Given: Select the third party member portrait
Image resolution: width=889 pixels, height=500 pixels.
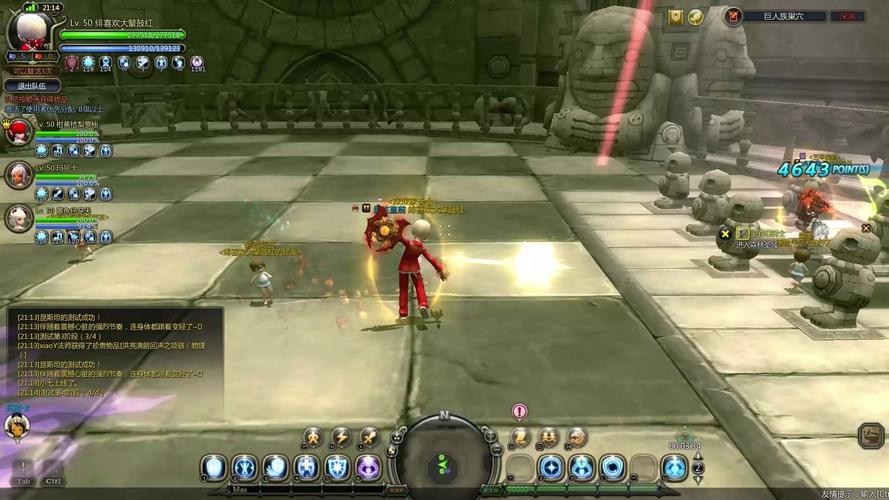Looking at the screenshot, I should [x=18, y=218].
